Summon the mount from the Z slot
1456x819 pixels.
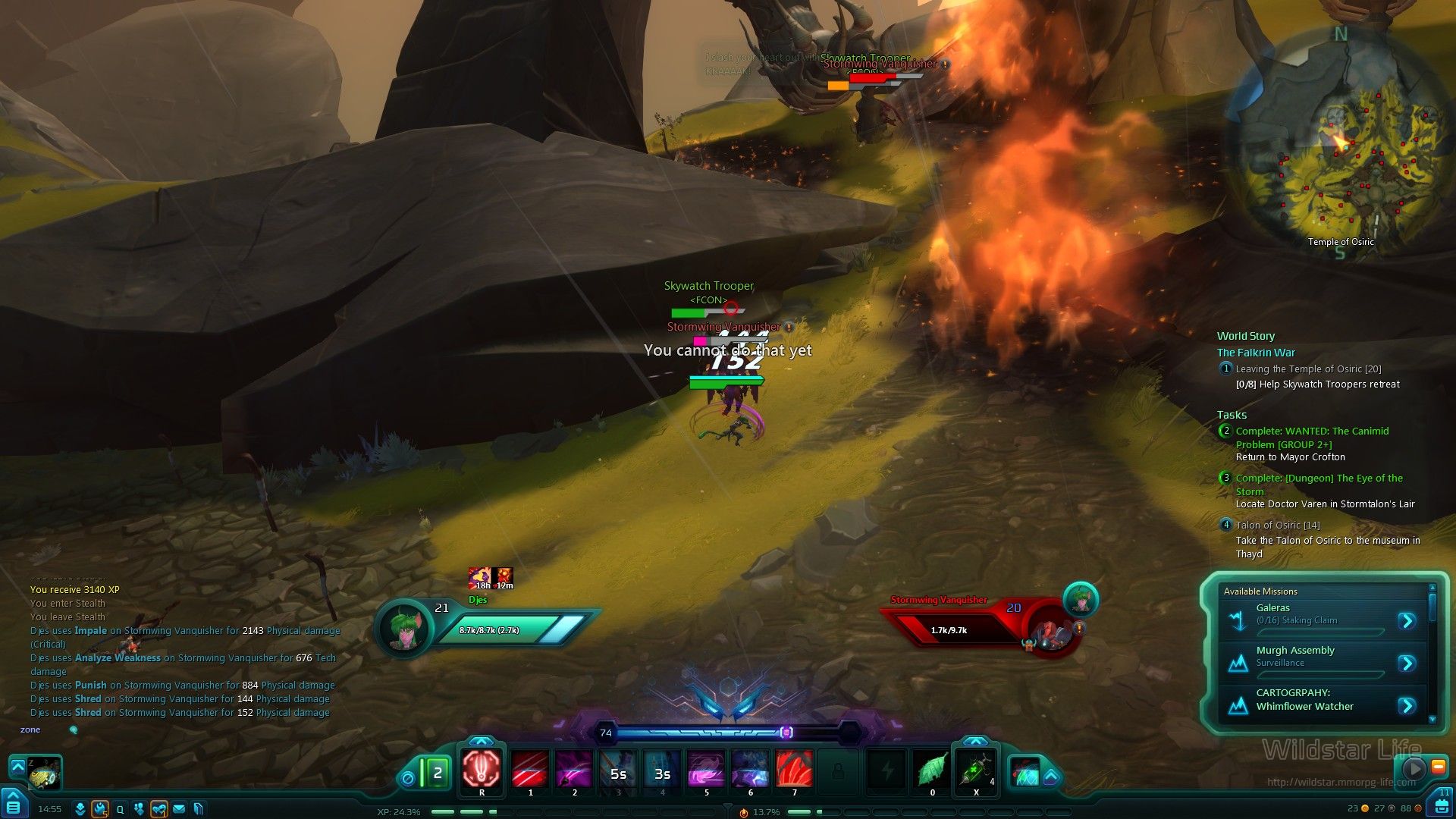tap(43, 773)
